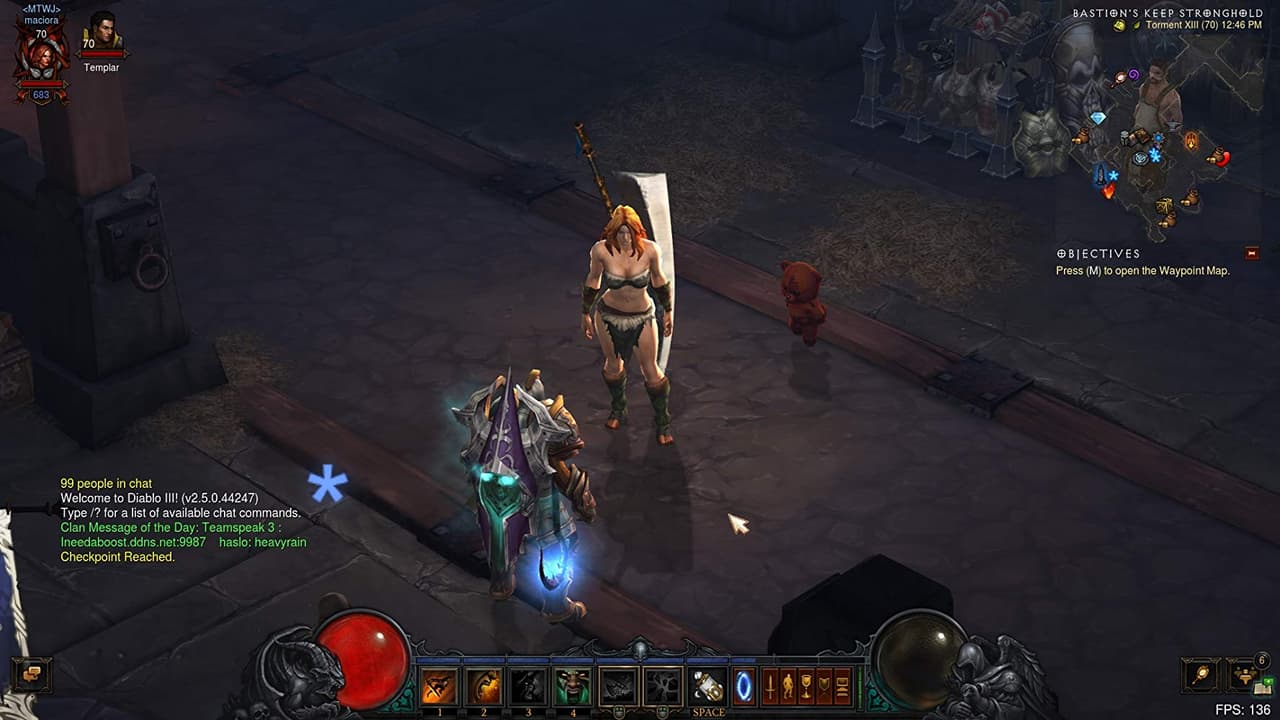The height and width of the screenshot is (720, 1280).
Task: Use the orange skill in slot 2
Action: 485,686
